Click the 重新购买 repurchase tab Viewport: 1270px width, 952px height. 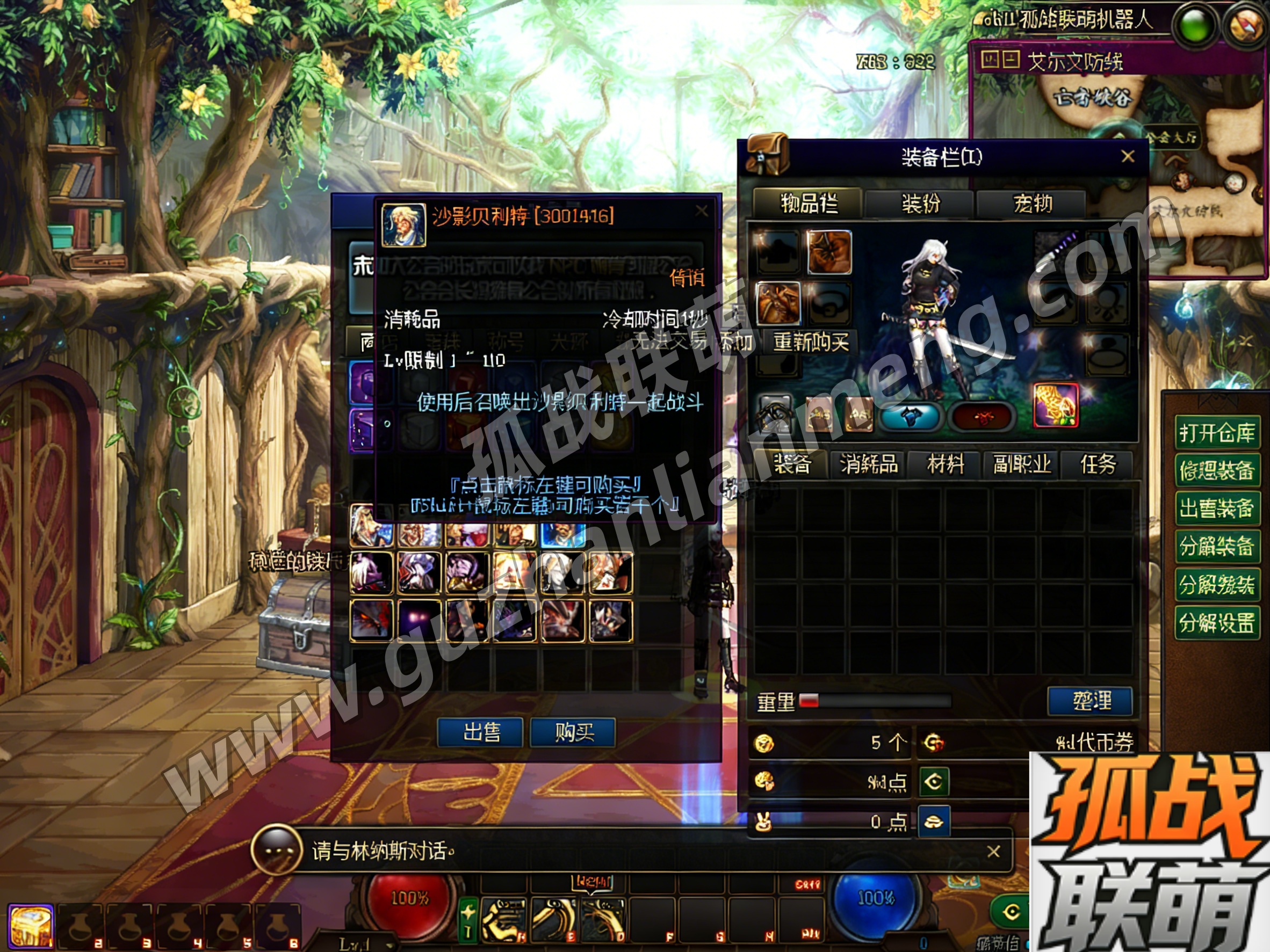point(811,342)
